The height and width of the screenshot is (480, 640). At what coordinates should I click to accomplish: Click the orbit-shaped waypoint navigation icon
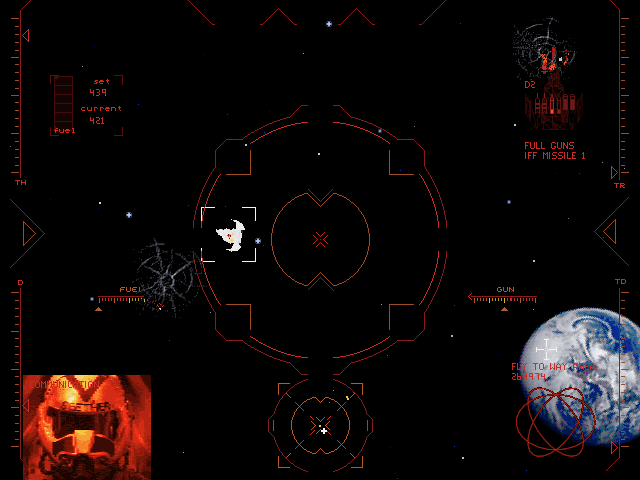click(556, 421)
